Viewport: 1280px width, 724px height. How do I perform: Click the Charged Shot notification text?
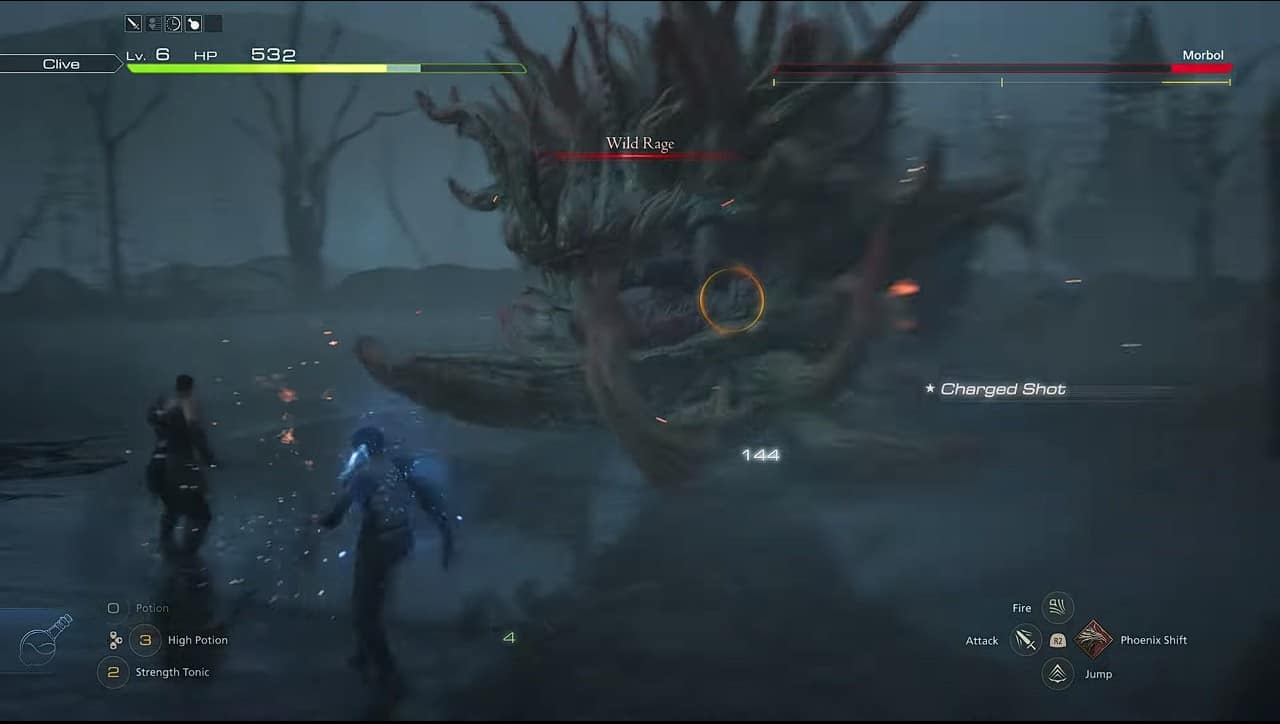point(1001,389)
